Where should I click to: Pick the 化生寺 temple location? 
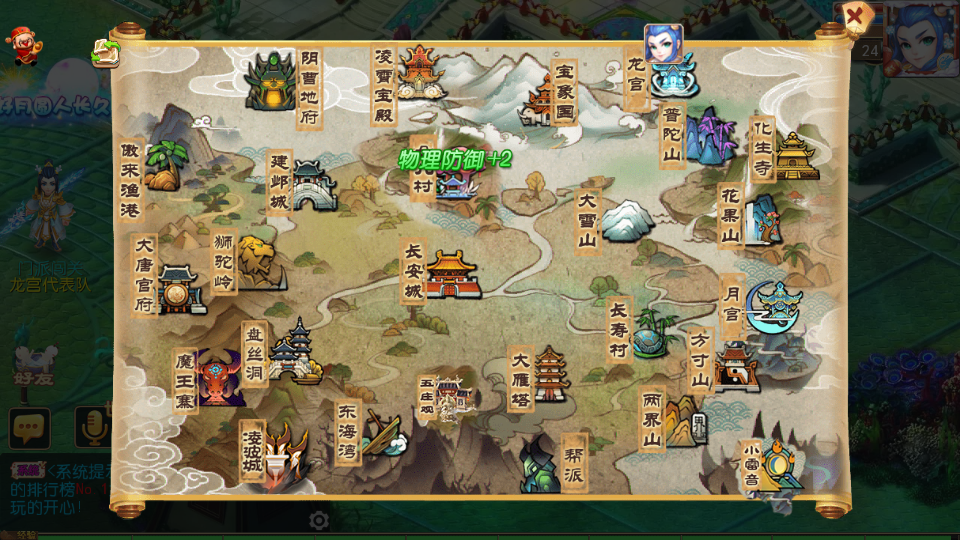point(795,155)
